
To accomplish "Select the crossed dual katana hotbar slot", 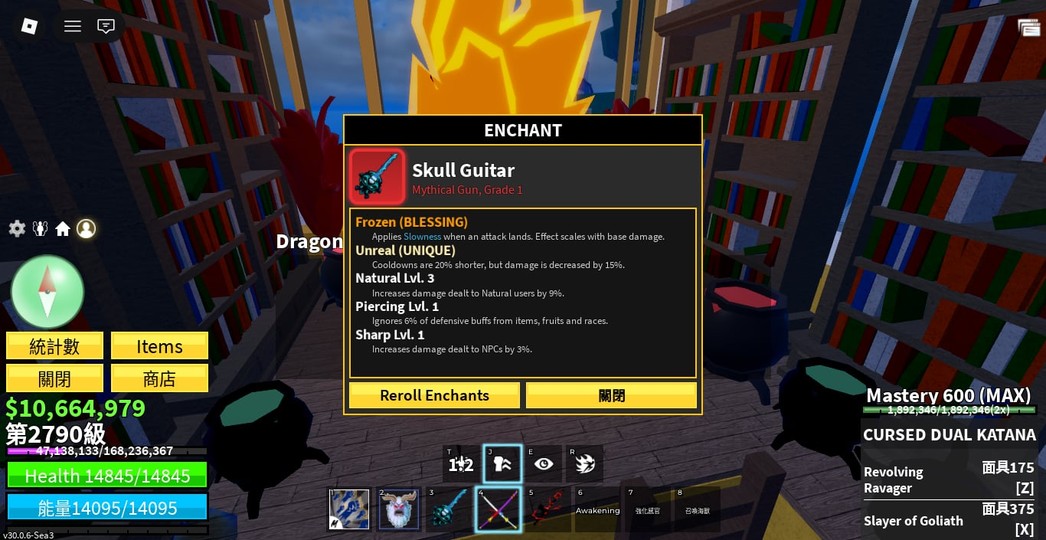I will [x=497, y=509].
